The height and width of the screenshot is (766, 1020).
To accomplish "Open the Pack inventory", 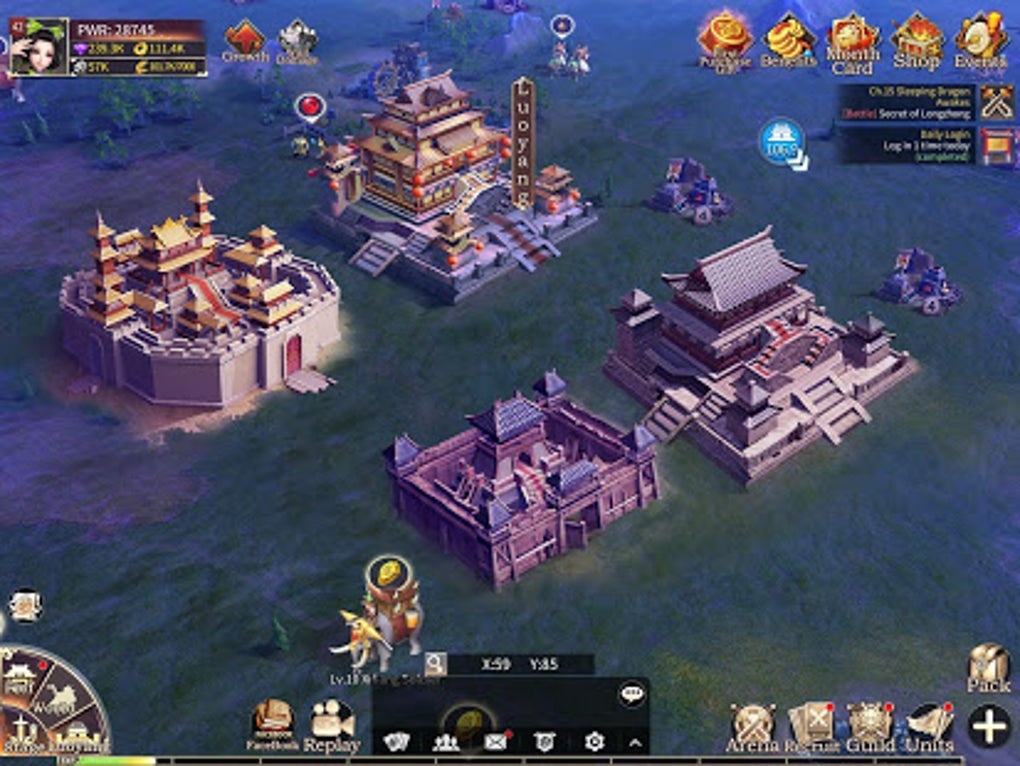I will [x=988, y=668].
